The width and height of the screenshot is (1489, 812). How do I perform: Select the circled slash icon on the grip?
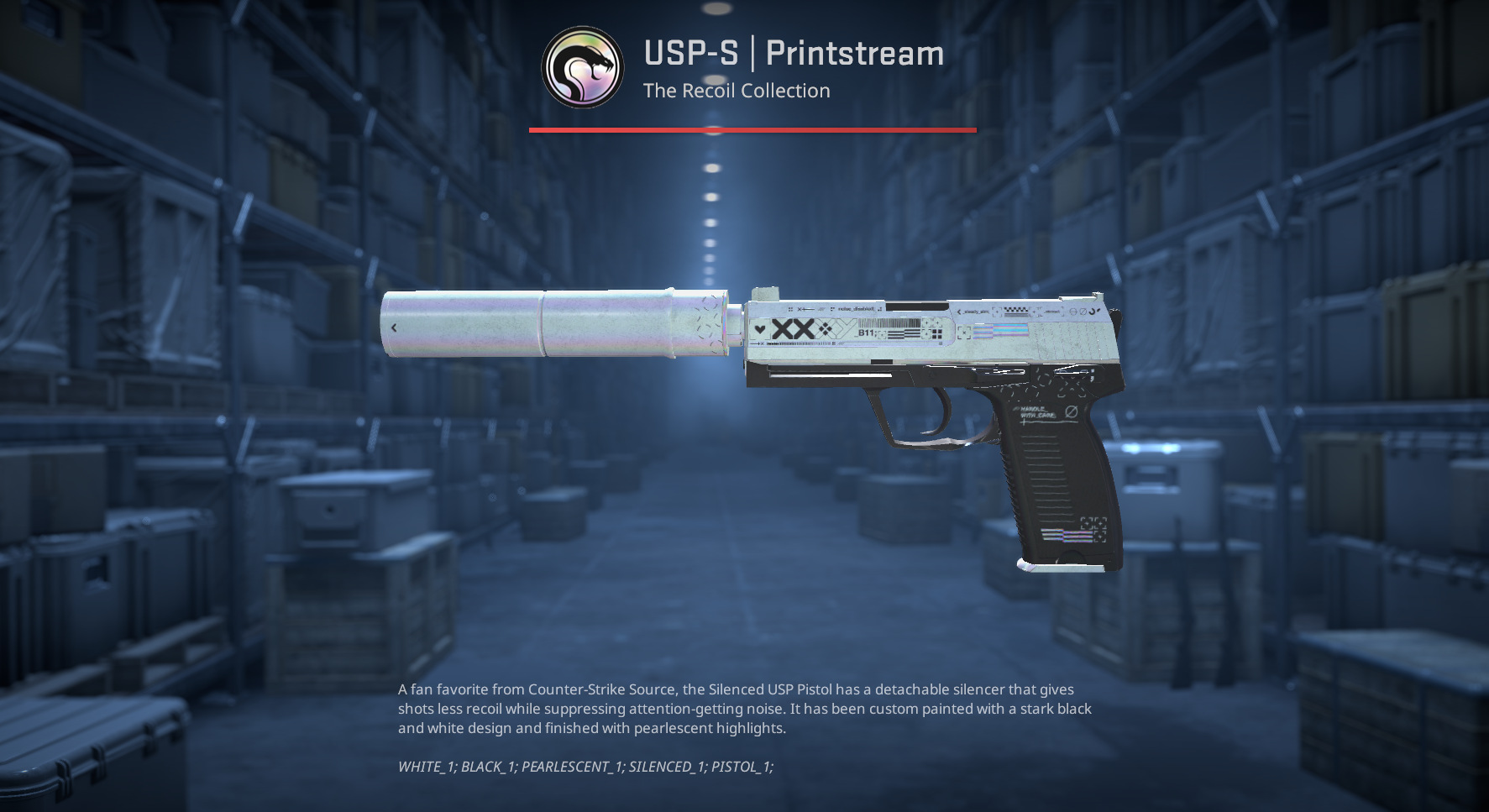1072,411
